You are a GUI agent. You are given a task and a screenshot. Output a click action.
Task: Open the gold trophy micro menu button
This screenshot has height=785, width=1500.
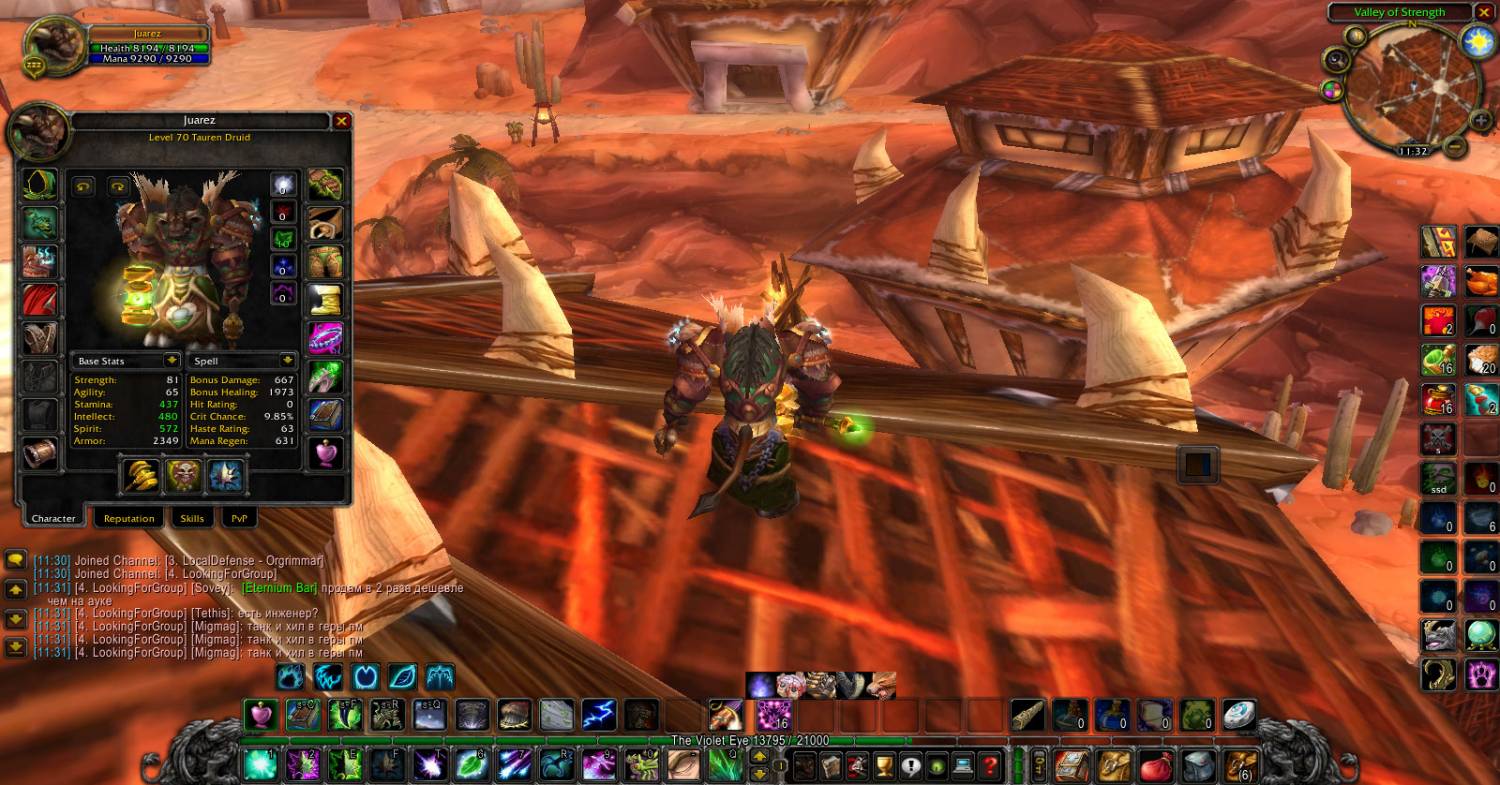point(883,766)
